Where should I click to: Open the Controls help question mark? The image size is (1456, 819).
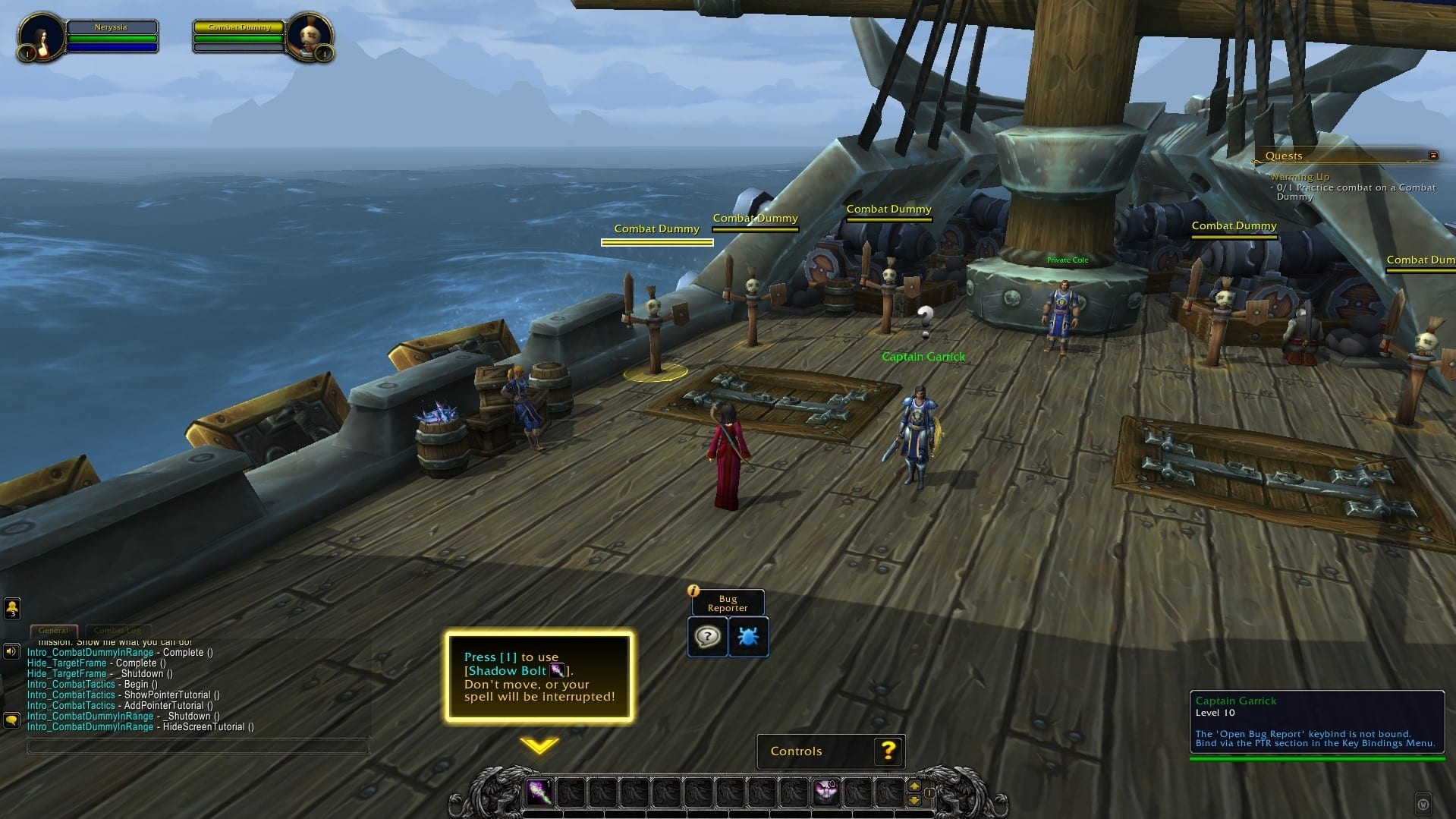888,751
